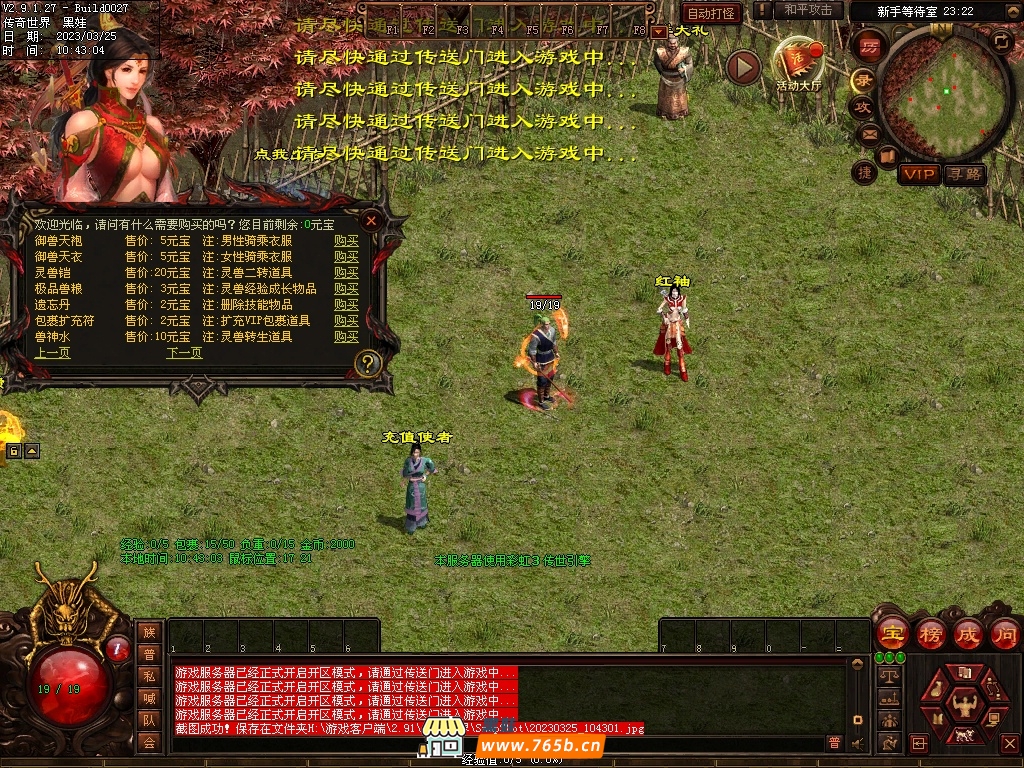Activate 寻路 pathfinding button
The image size is (1024, 768).
coord(964,174)
